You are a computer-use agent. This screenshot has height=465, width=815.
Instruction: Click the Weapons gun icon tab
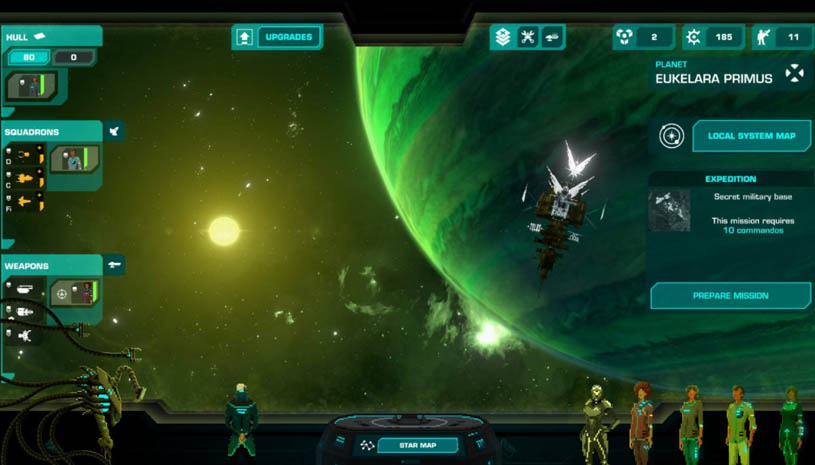coord(115,265)
